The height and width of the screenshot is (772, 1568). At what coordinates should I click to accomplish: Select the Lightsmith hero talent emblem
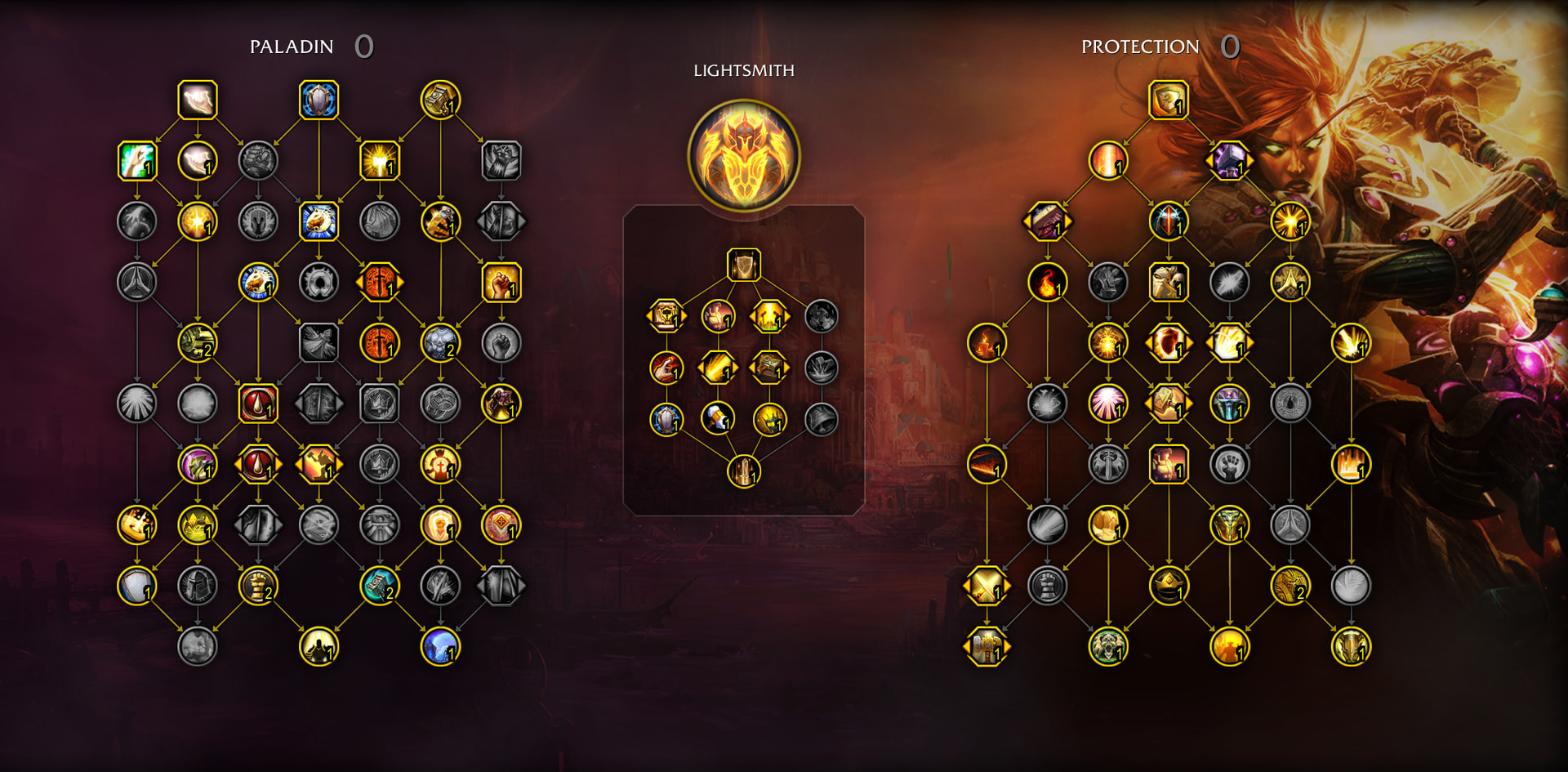743,155
